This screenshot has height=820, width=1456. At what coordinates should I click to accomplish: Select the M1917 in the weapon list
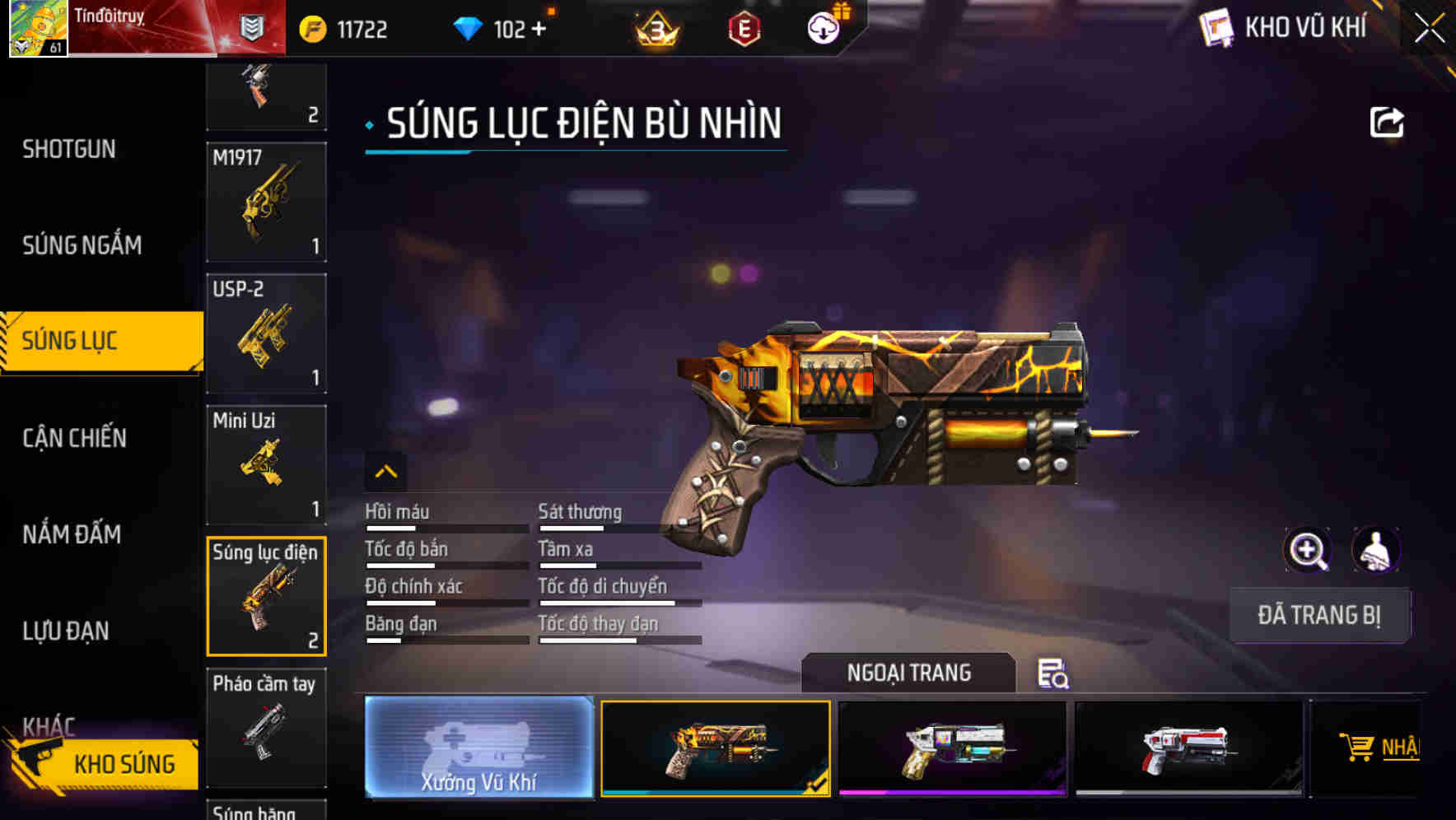click(x=265, y=202)
